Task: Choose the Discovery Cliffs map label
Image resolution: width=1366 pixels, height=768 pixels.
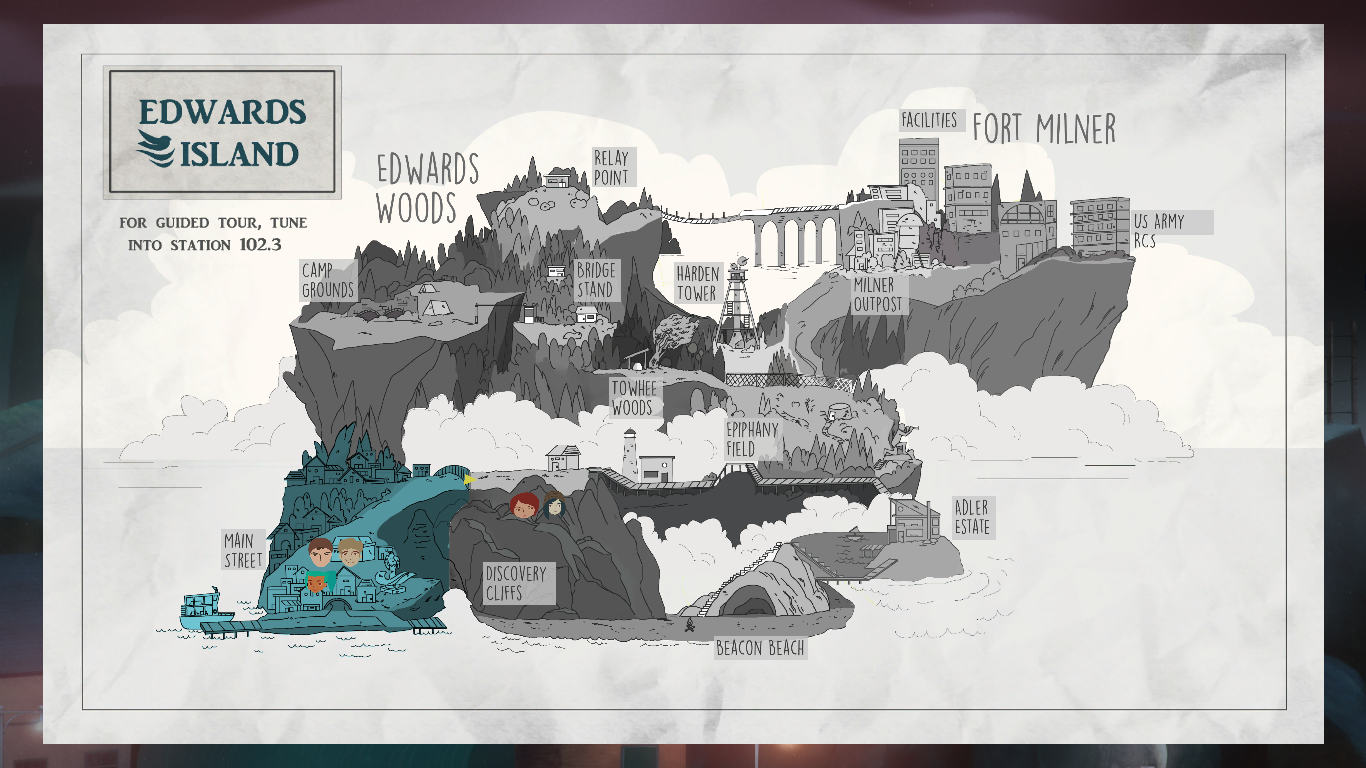Action: [x=516, y=583]
